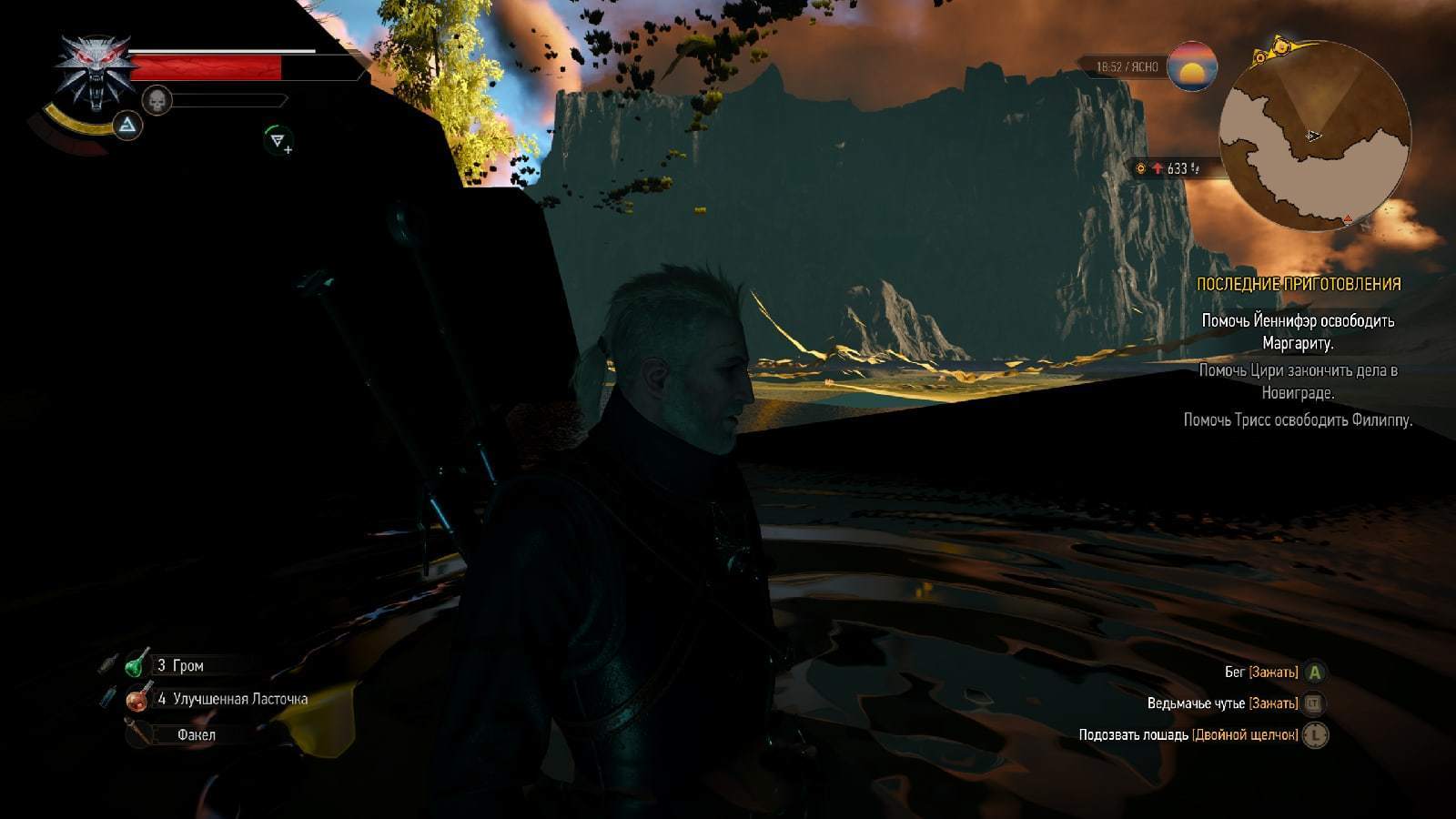Select the active witcher sign icon

tap(127, 125)
